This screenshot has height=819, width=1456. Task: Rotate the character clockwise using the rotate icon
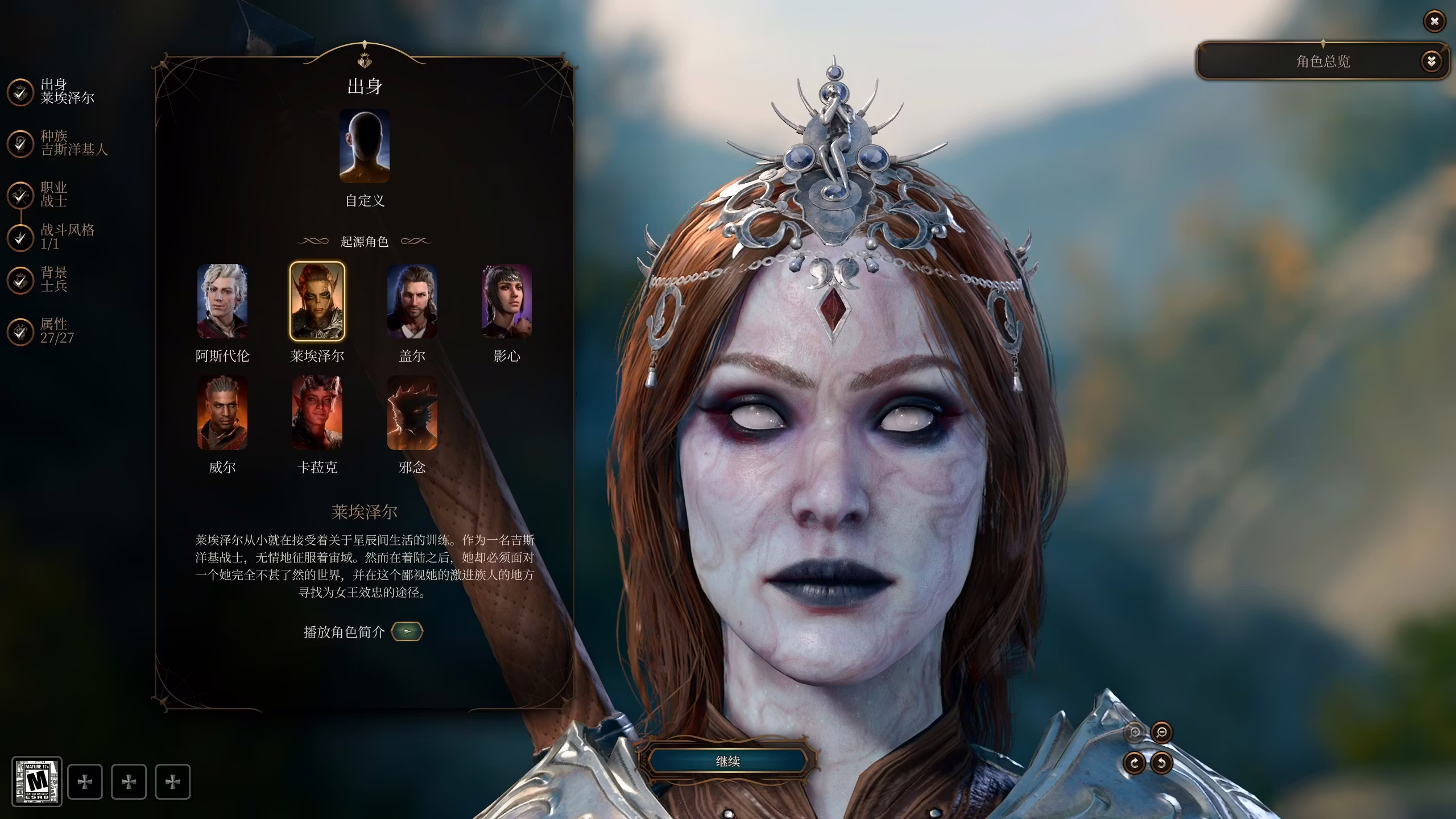tap(1134, 763)
